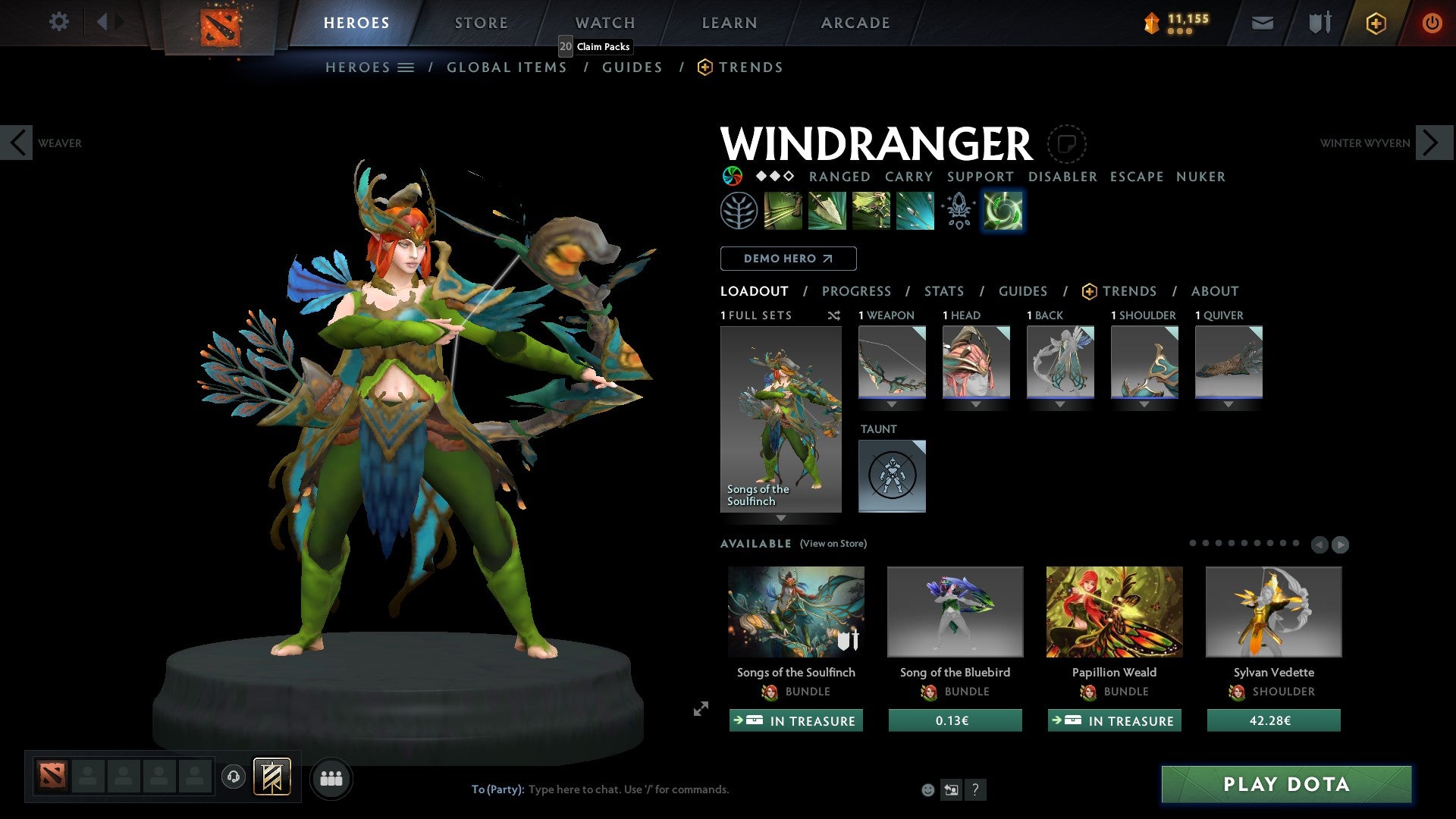The height and width of the screenshot is (819, 1456).
Task: Click the Dota Plus hexagon icon
Action: pos(1375,23)
